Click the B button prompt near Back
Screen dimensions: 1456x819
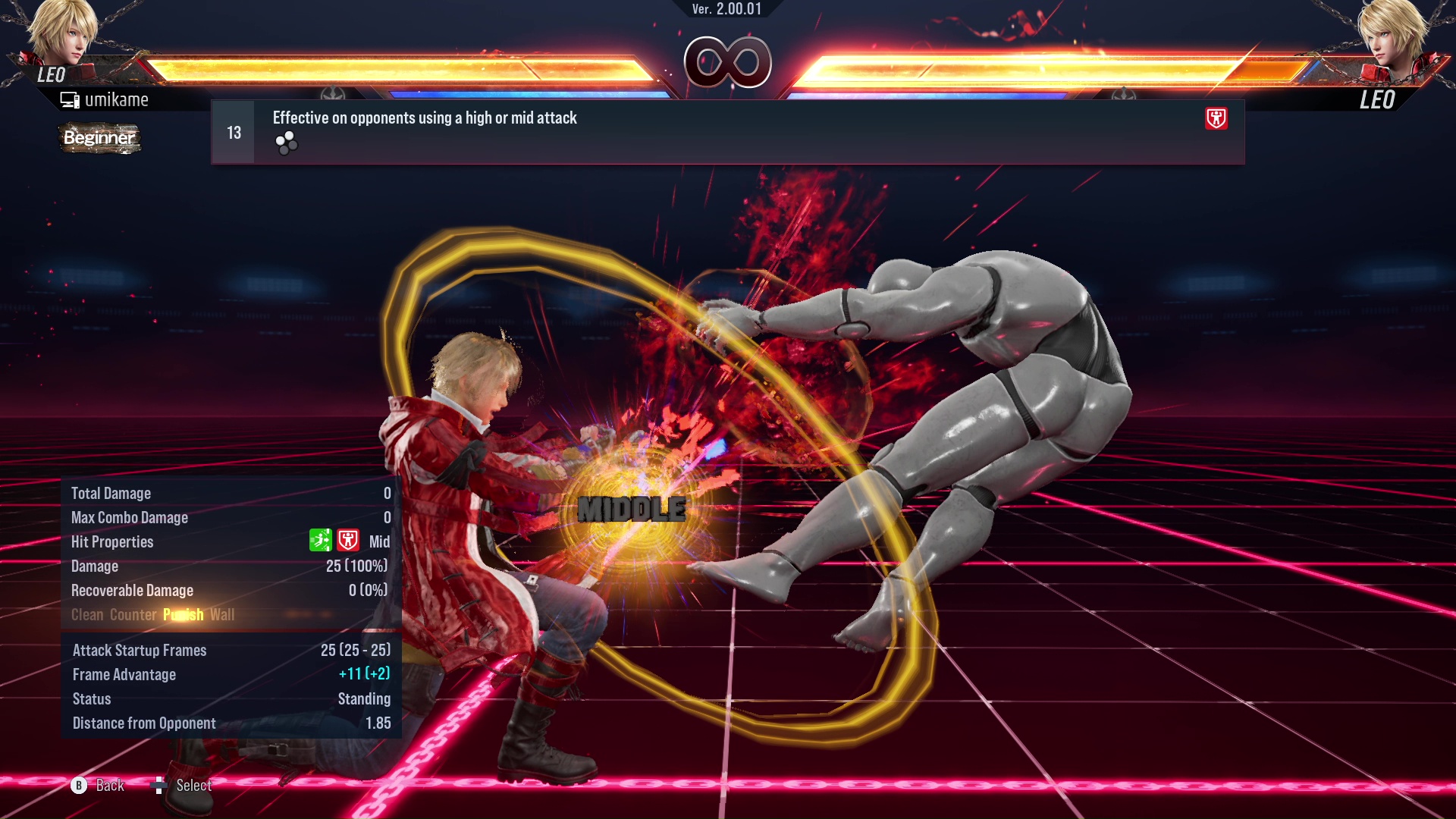point(77,786)
